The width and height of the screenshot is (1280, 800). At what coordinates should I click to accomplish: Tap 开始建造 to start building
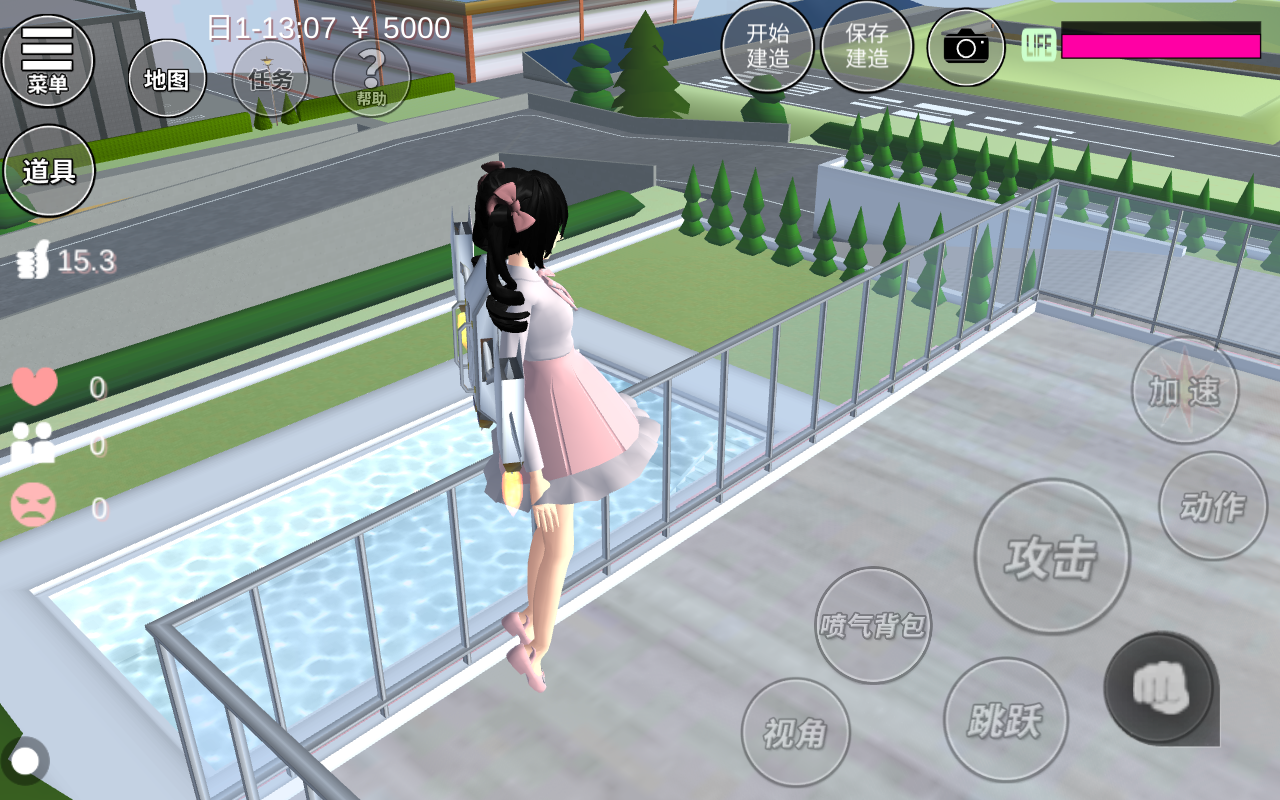pos(767,46)
